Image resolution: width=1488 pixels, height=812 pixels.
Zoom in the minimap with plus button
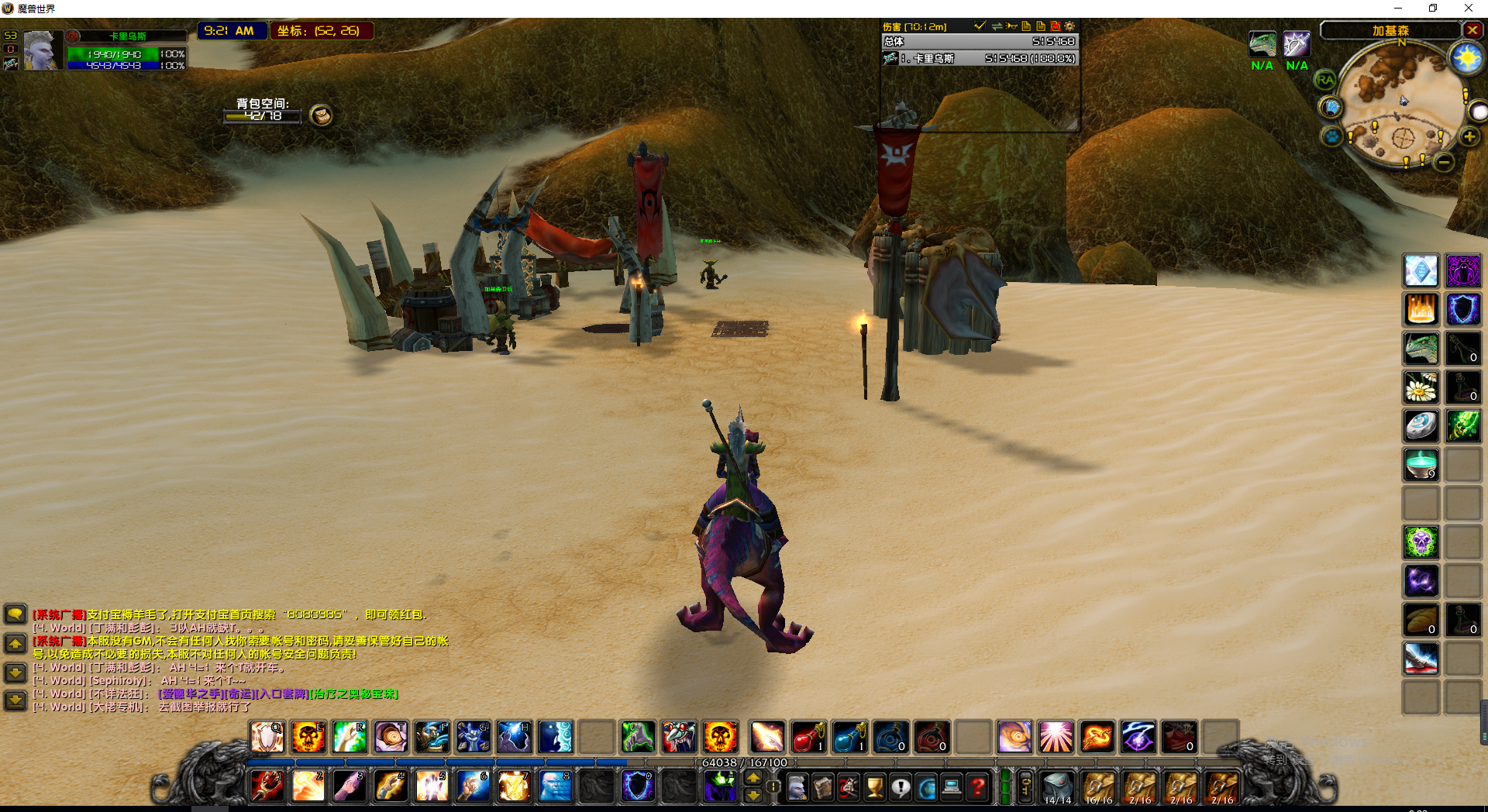point(1469,137)
